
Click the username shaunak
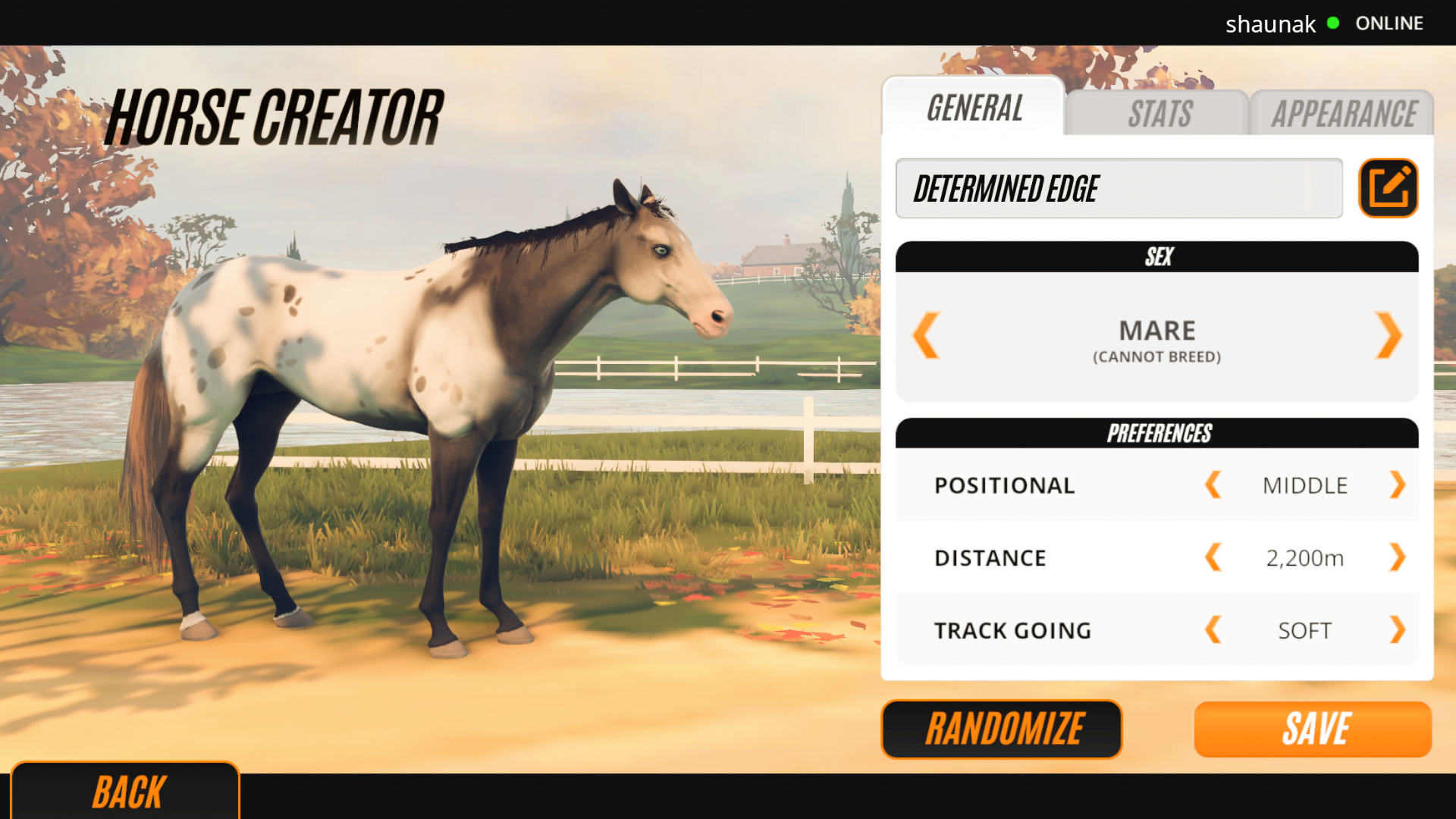pos(1270,24)
